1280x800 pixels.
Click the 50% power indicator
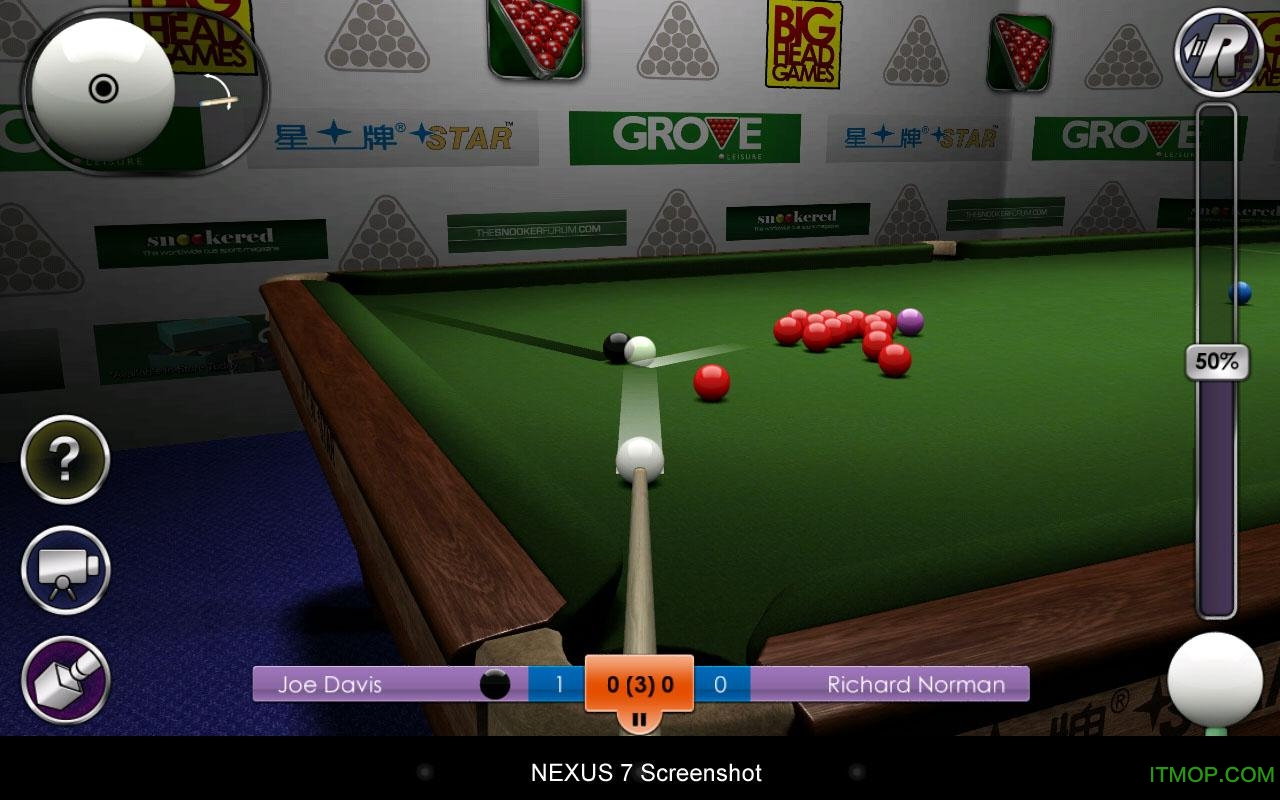click(x=1216, y=362)
